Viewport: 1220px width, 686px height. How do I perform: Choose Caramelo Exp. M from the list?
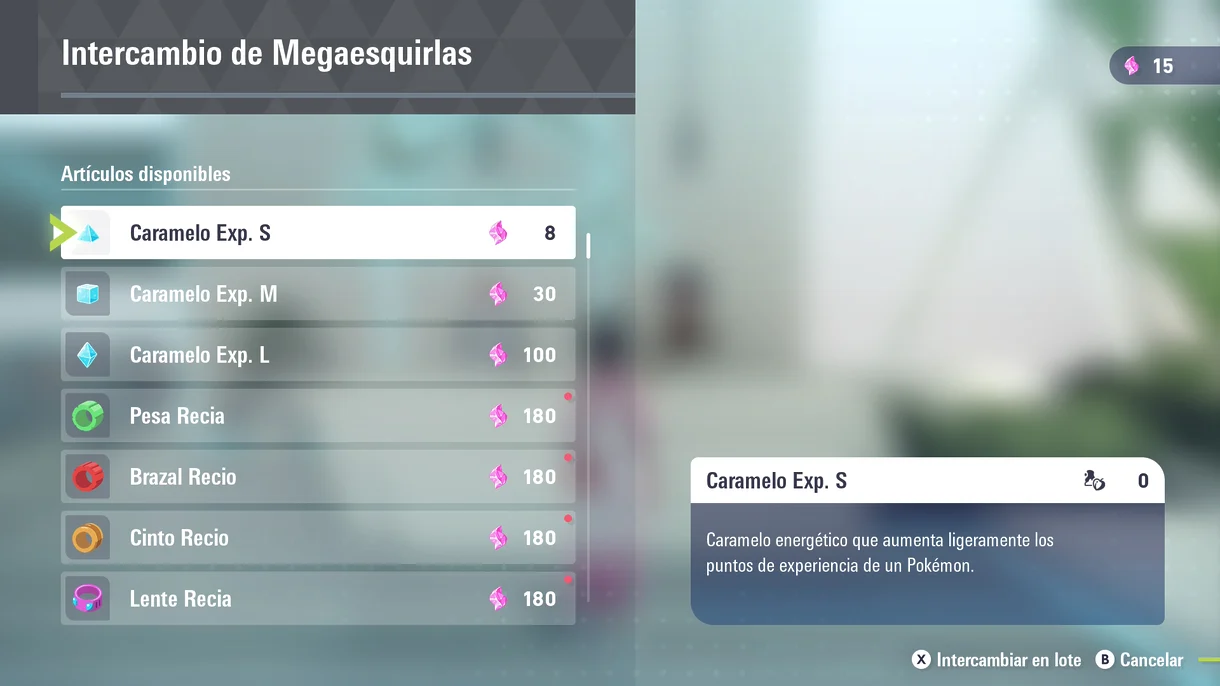pyautogui.click(x=318, y=294)
